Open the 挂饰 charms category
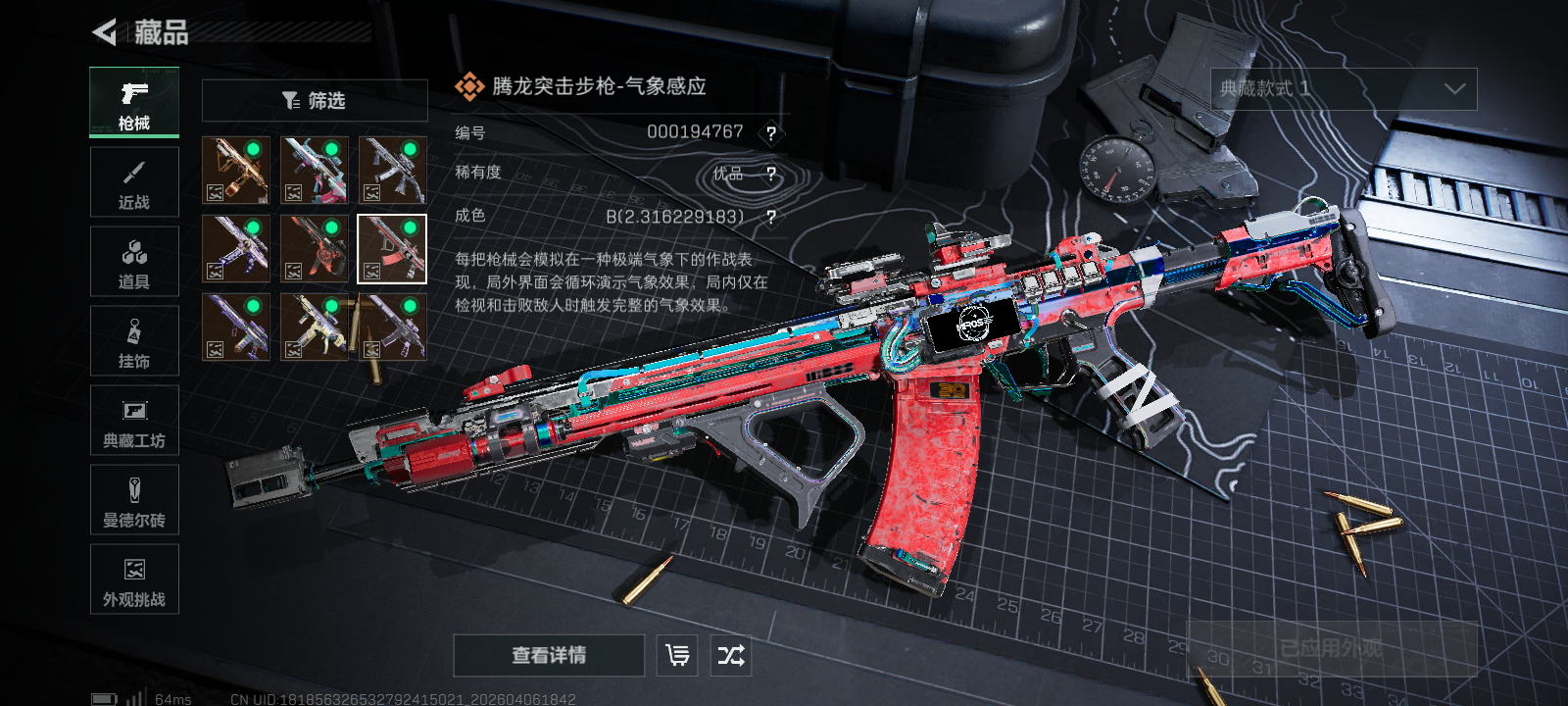Screen dimensions: 1568x706 pyautogui.click(x=134, y=341)
